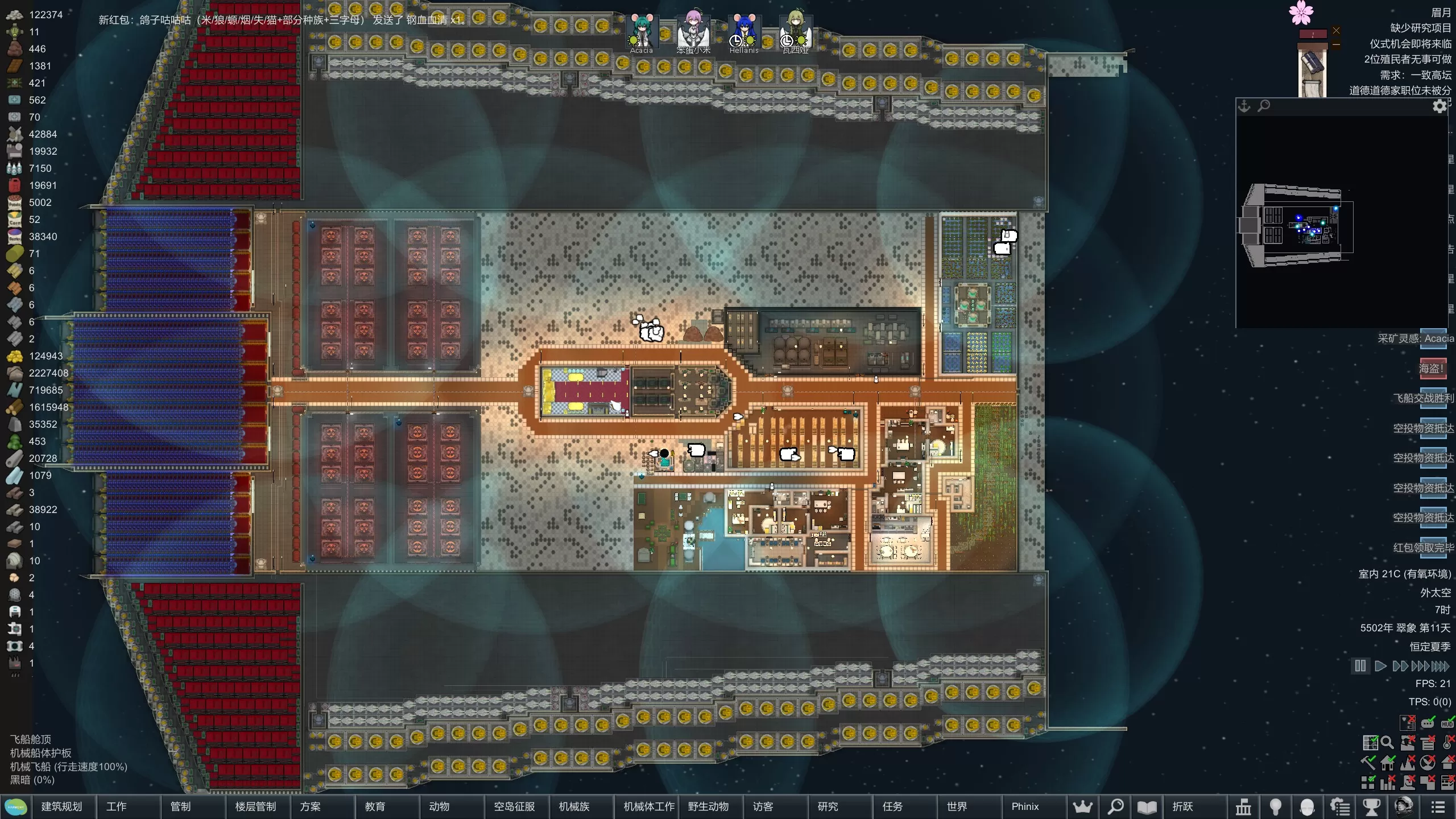
Task: Open the 机械族 mechs tab
Action: pos(574,806)
